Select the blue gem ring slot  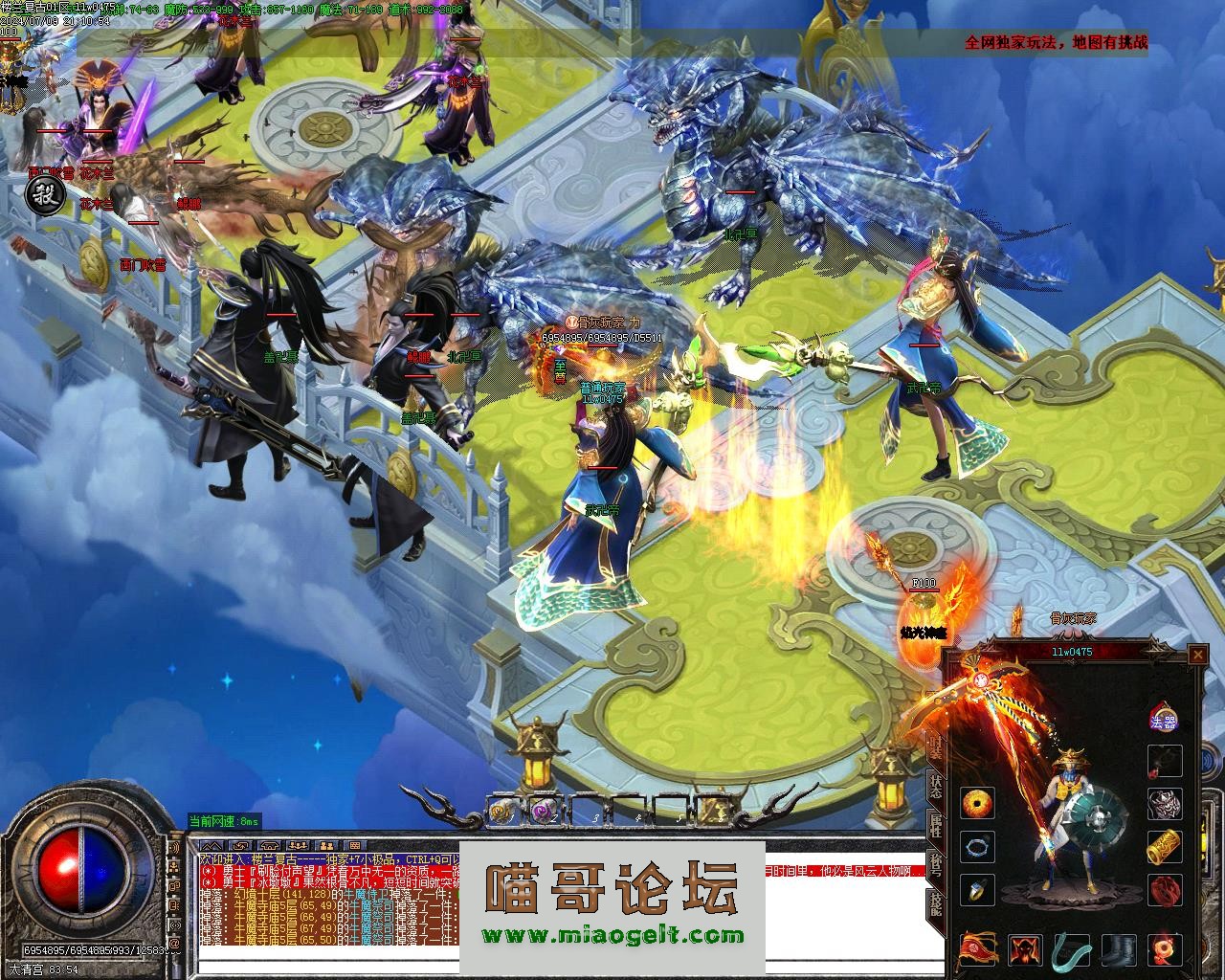977,890
